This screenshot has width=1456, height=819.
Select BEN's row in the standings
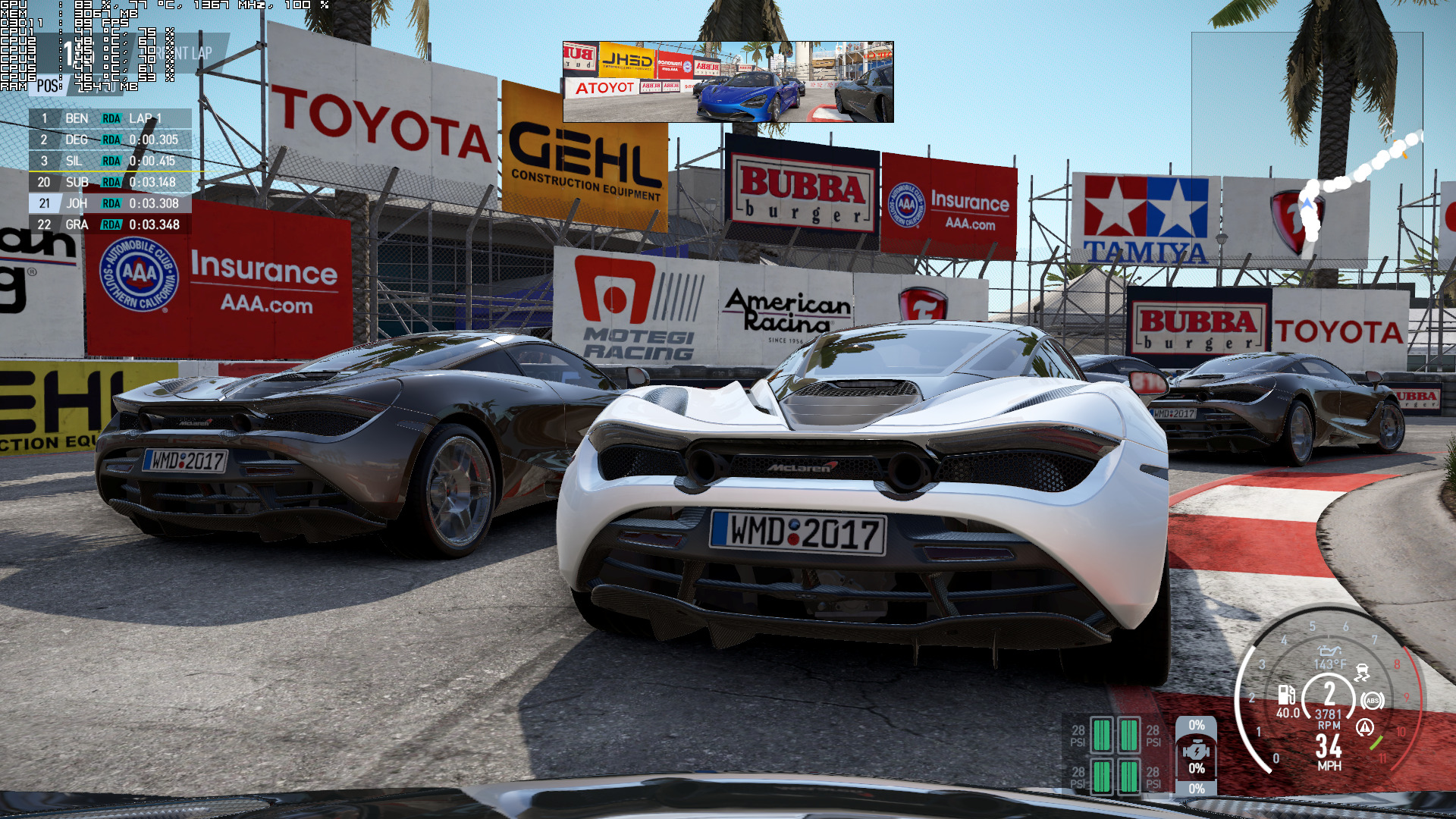[x=110, y=118]
